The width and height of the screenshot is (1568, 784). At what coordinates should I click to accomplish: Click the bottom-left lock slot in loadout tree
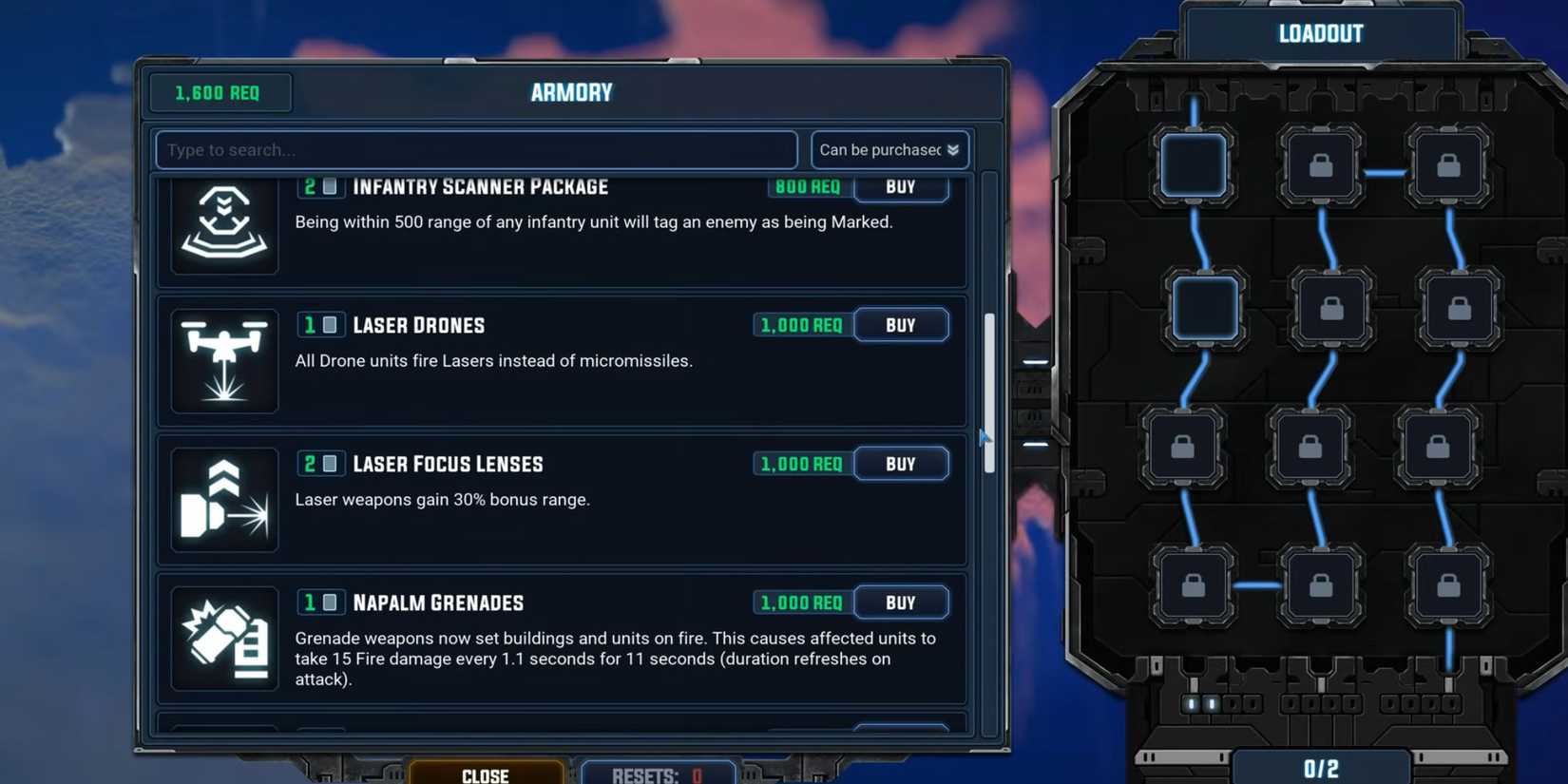click(1192, 587)
